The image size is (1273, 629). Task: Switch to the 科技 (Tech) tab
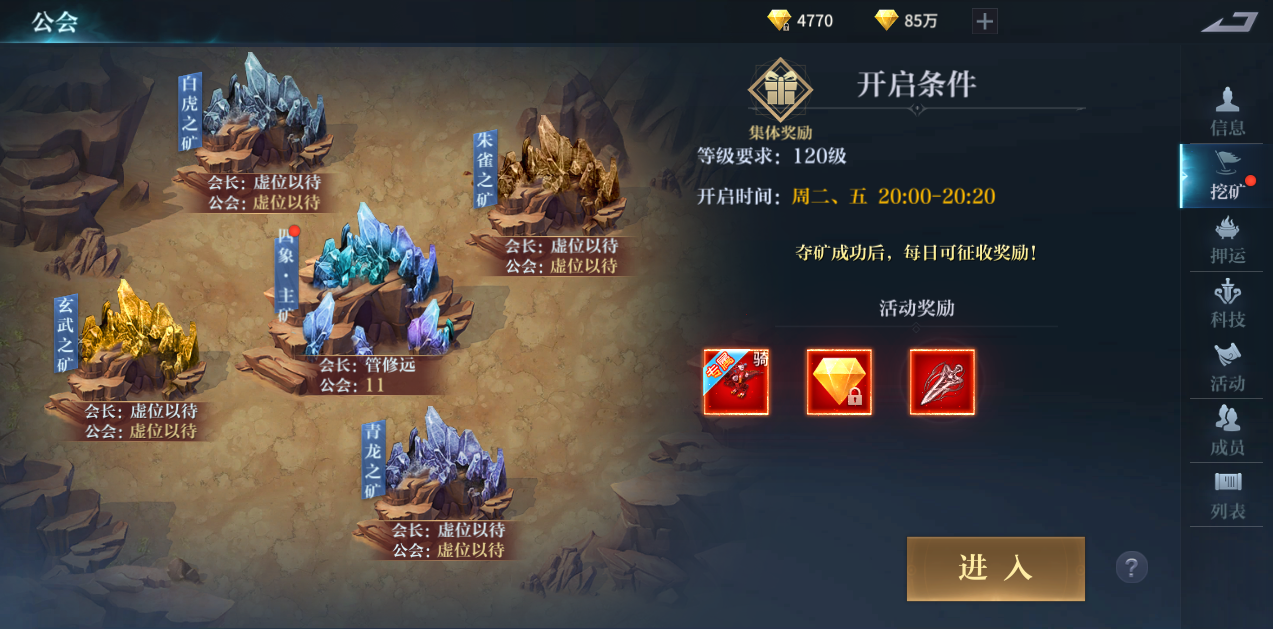1227,305
